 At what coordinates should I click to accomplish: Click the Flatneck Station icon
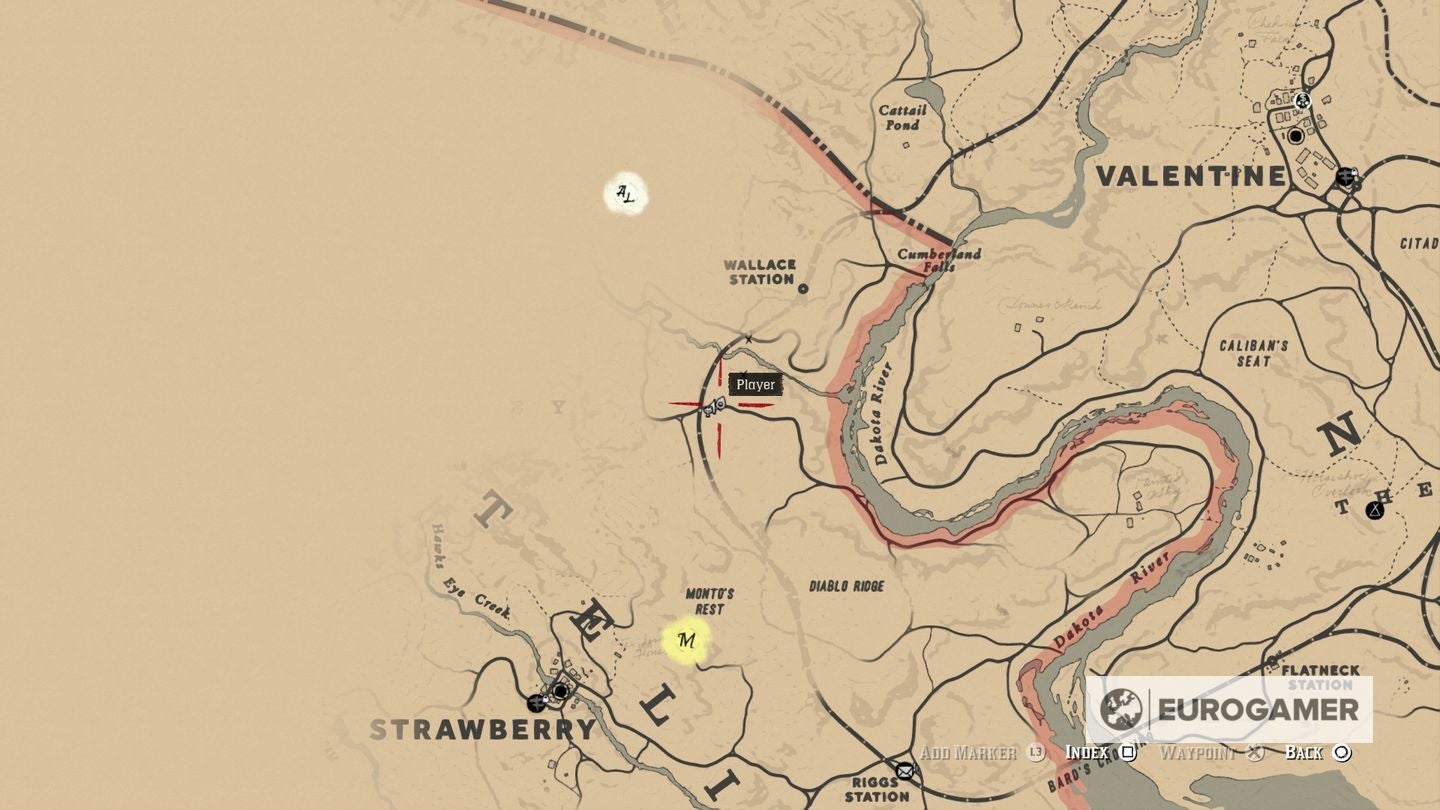(x=1272, y=658)
